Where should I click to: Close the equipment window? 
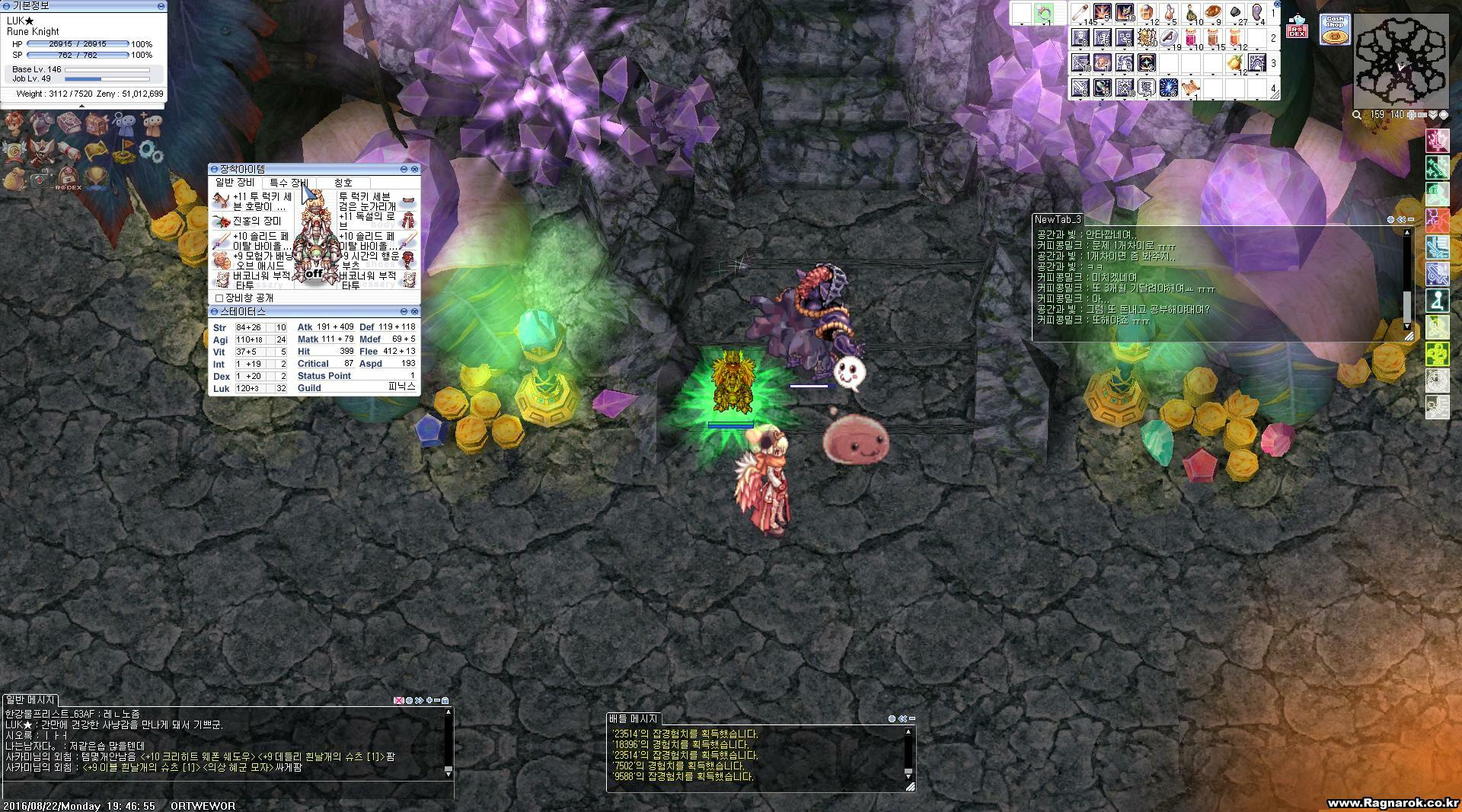click(x=415, y=169)
